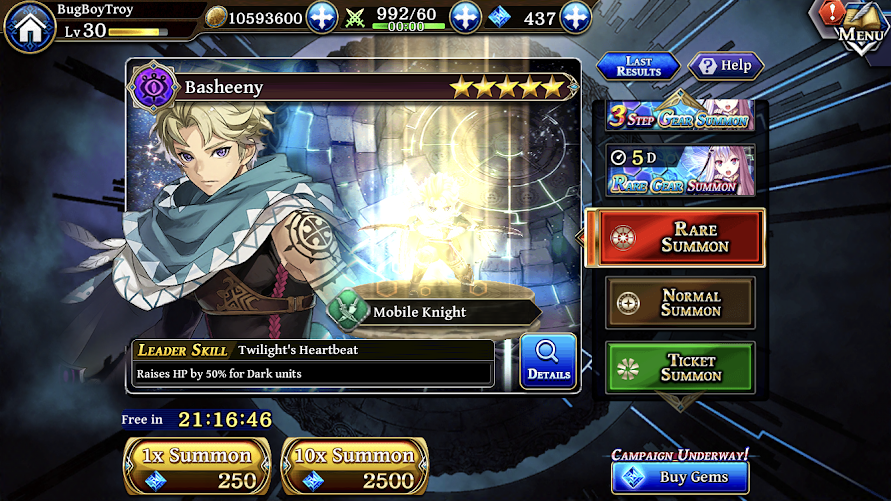This screenshot has height=501, width=891.
Task: Switch to Ticket Summon
Action: coord(680,367)
